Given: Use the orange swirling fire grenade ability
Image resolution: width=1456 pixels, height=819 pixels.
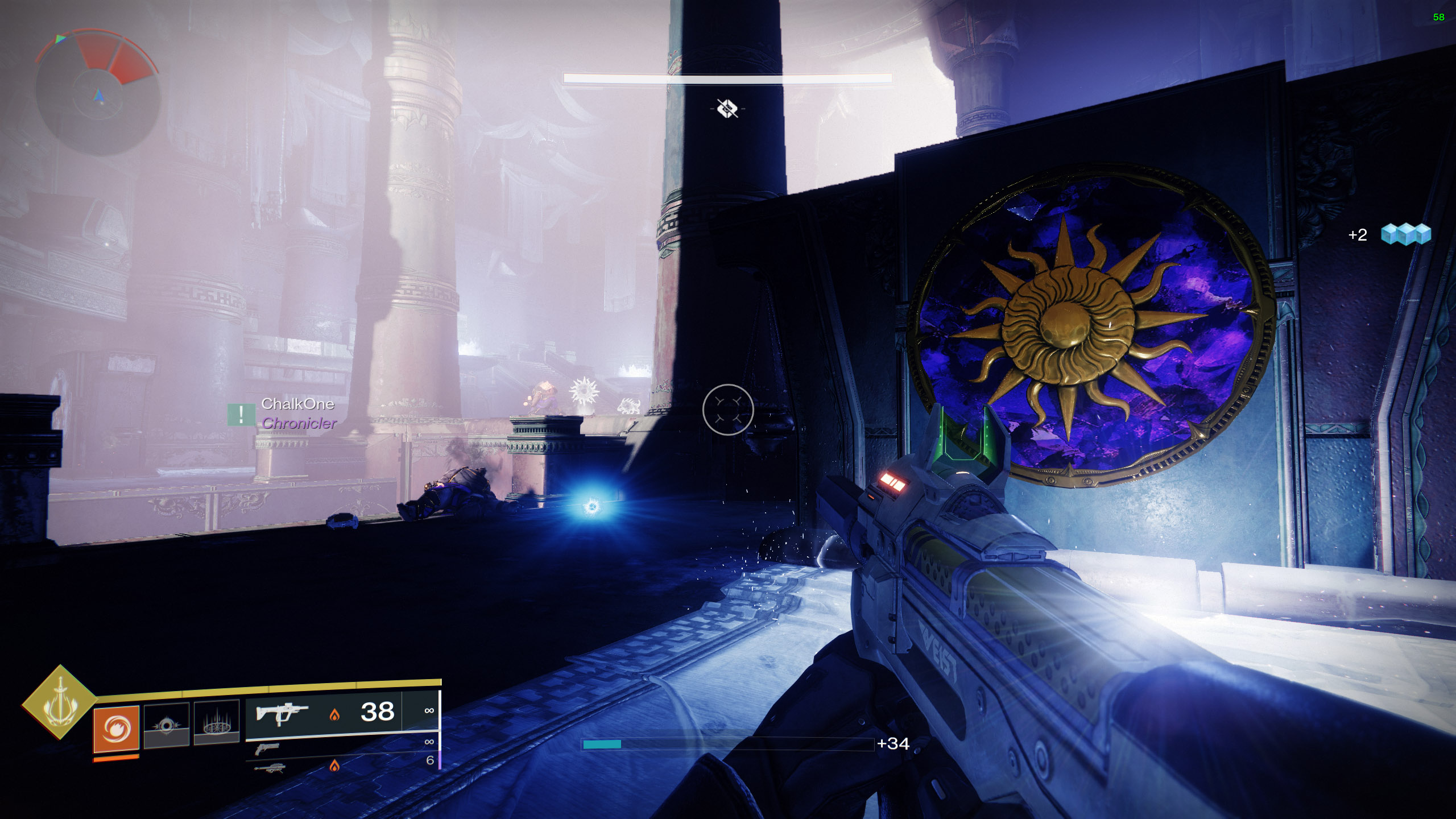Looking at the screenshot, I should coord(117,728).
